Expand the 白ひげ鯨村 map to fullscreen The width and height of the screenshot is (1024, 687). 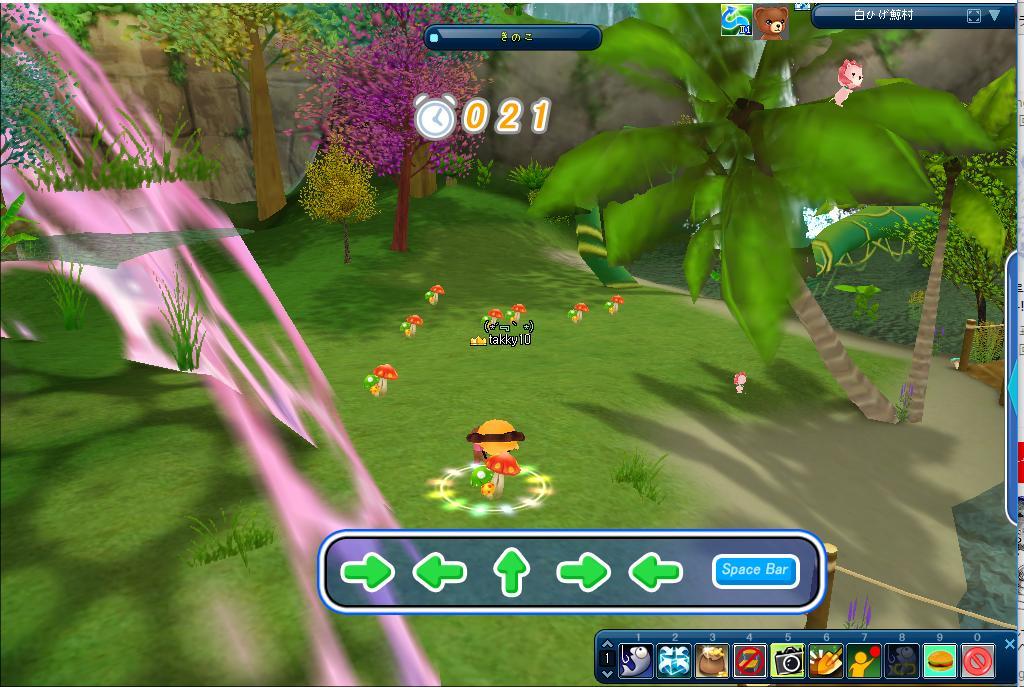coord(974,16)
